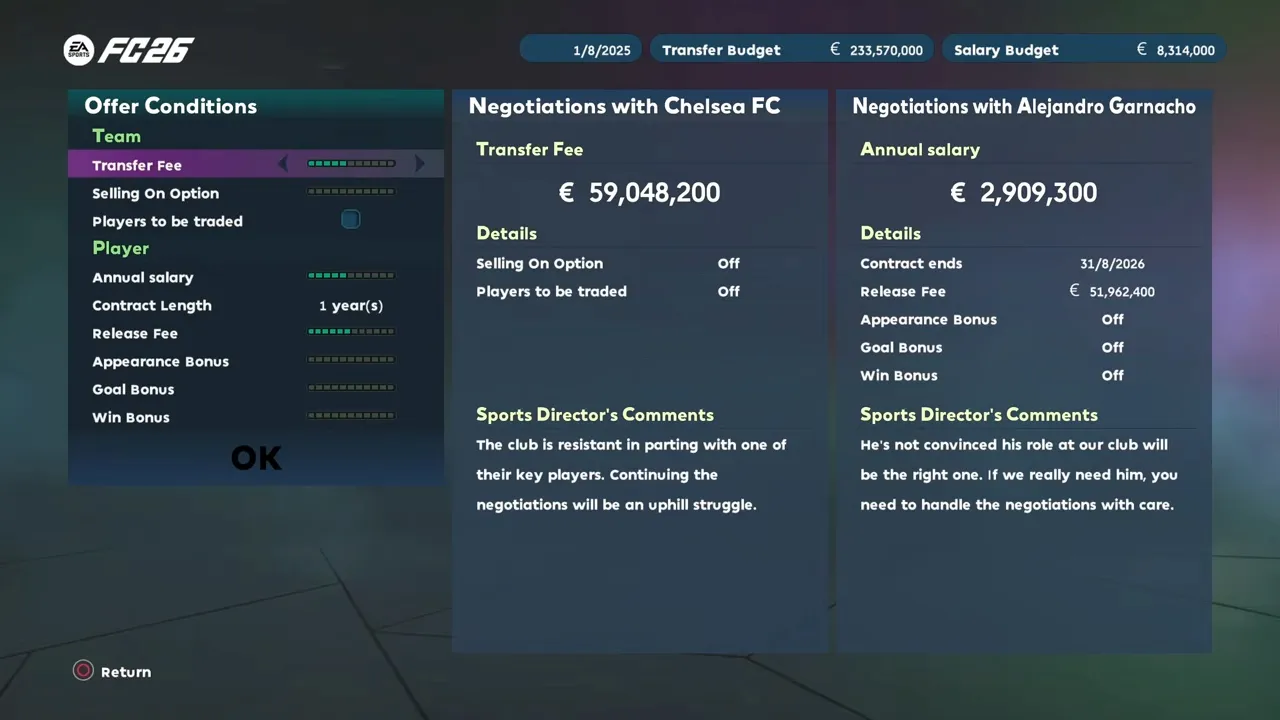Select the Team section header
Image resolution: width=1280 pixels, height=720 pixels.
click(116, 136)
